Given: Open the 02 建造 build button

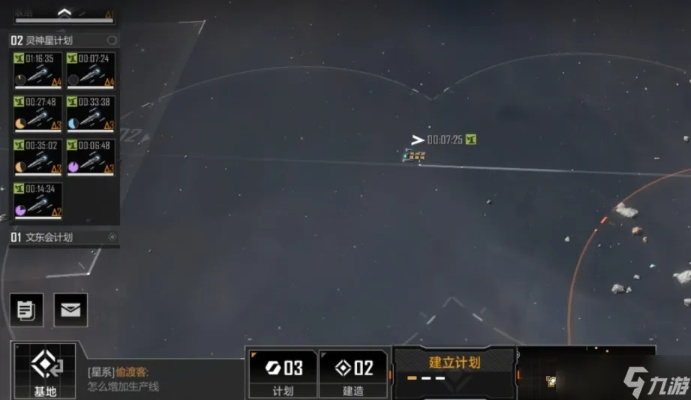Looking at the screenshot, I should [x=354, y=373].
